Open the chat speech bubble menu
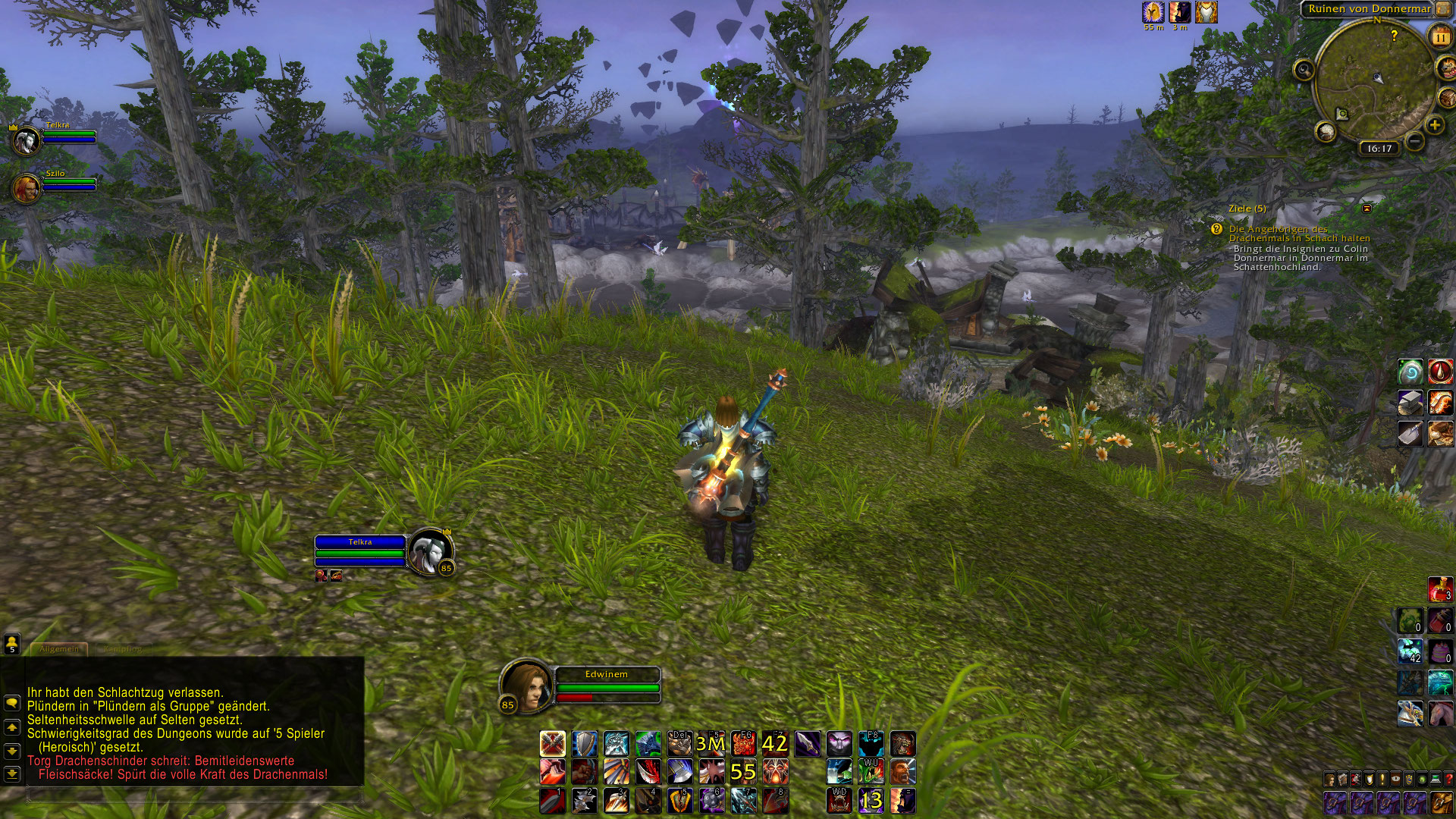Image resolution: width=1456 pixels, height=819 pixels. 12,703
